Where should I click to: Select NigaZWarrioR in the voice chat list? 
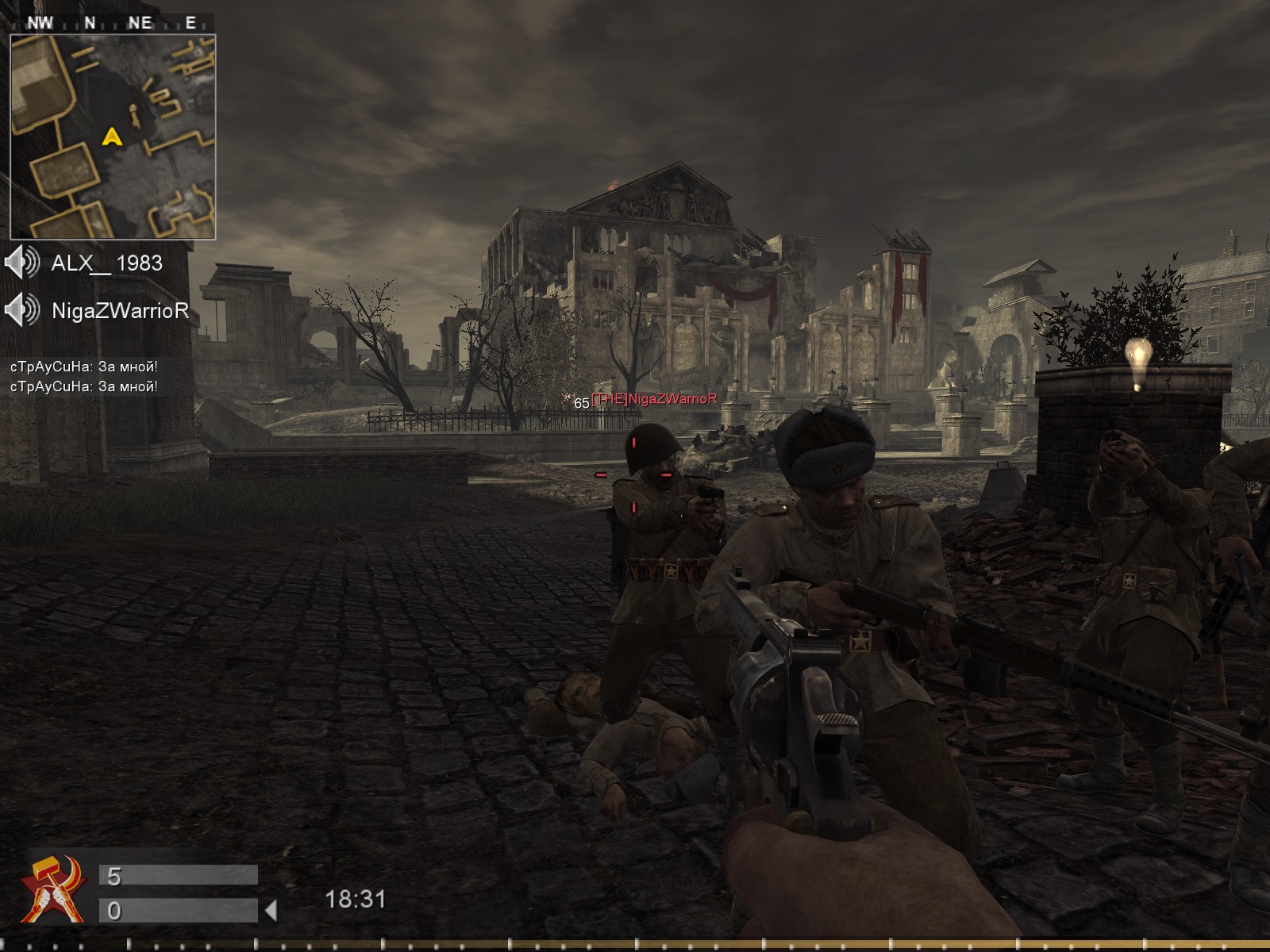point(120,310)
